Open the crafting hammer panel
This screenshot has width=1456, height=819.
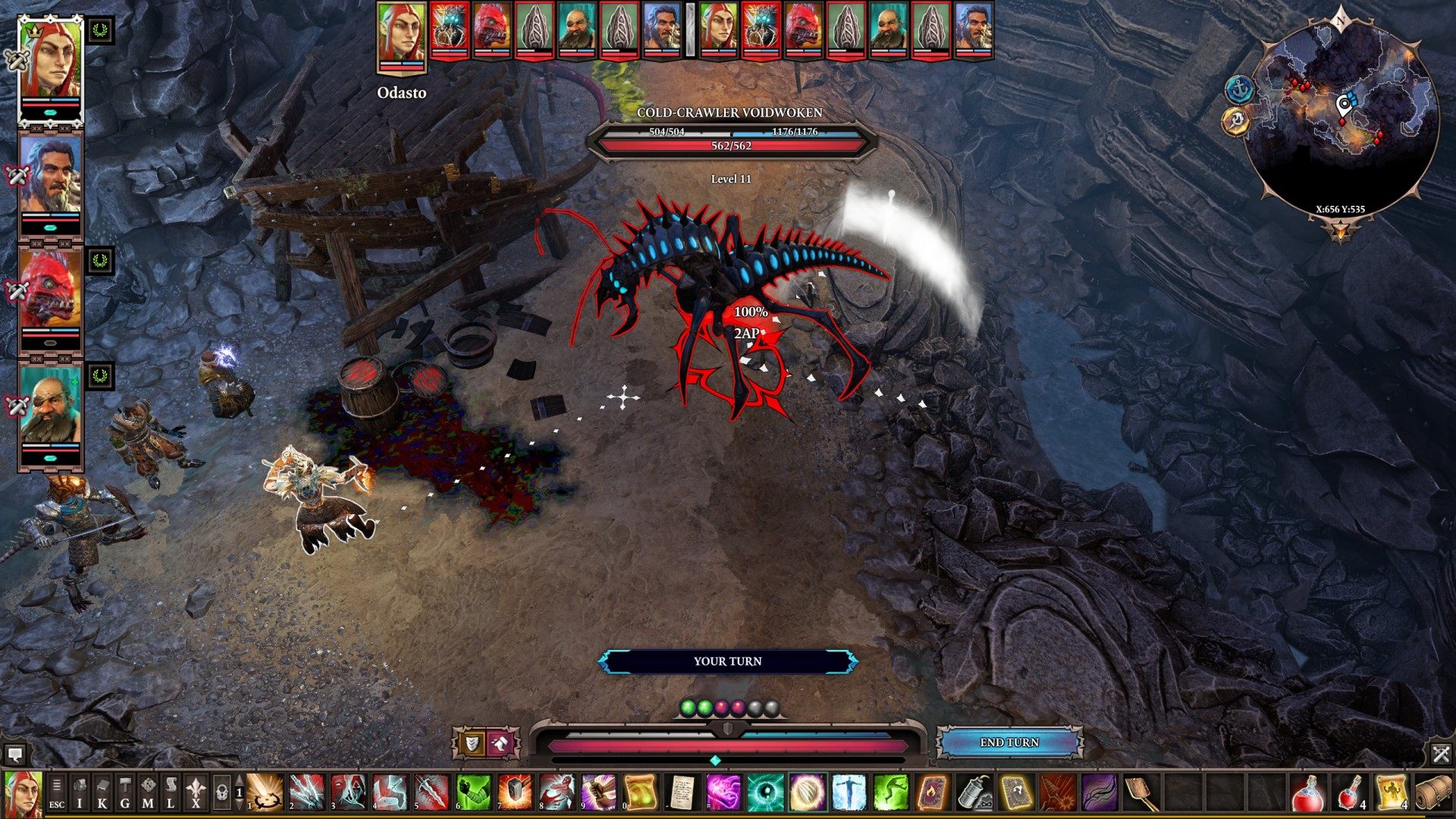(125, 793)
